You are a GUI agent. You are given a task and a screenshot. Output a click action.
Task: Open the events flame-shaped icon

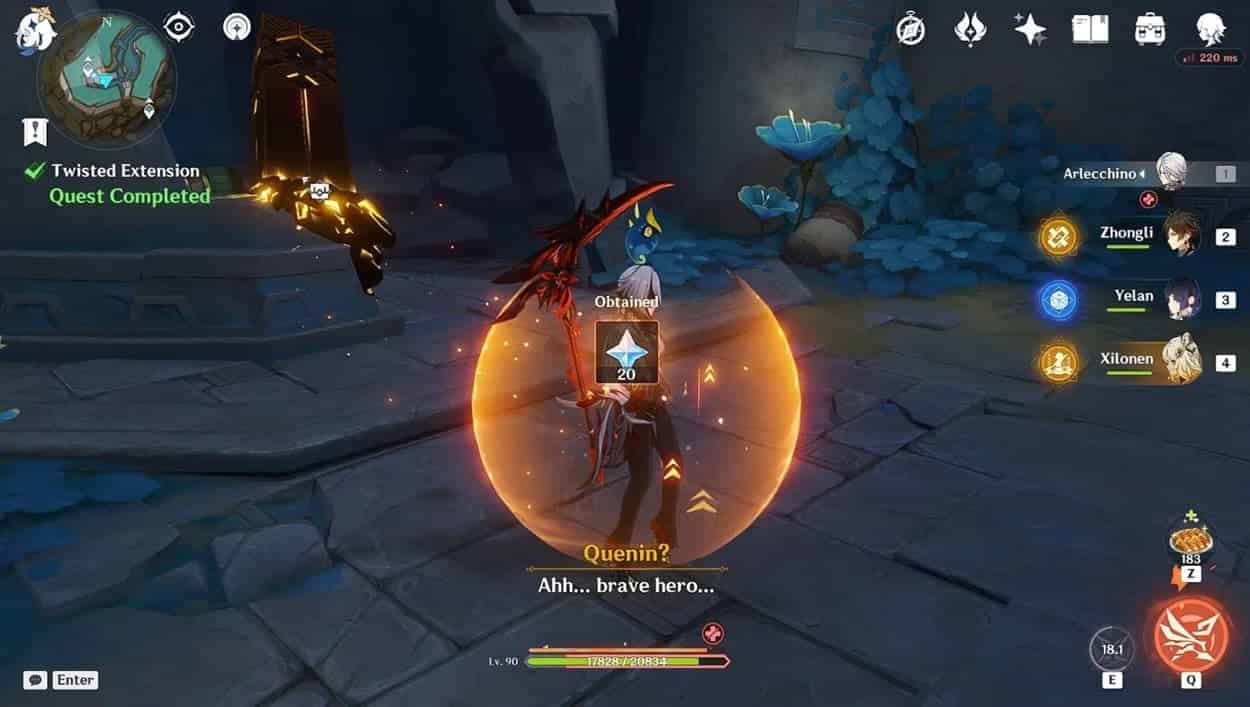(x=970, y=29)
